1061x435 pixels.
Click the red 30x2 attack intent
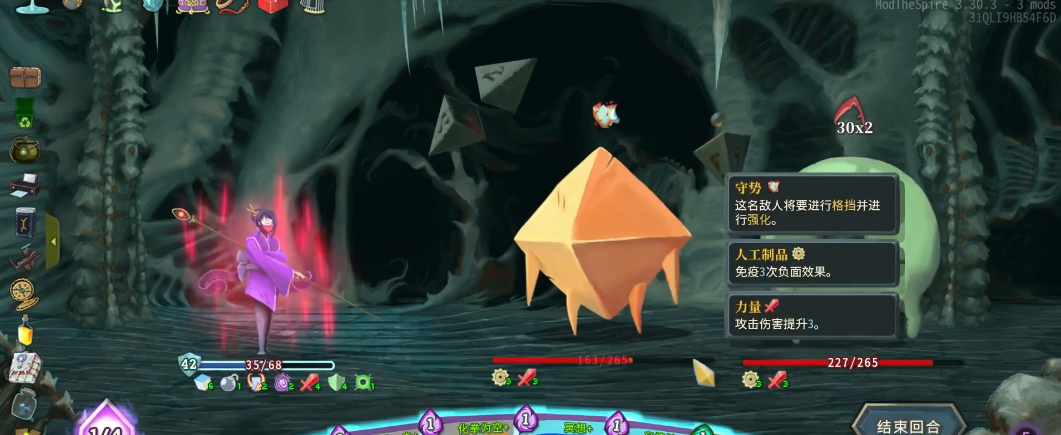[853, 115]
